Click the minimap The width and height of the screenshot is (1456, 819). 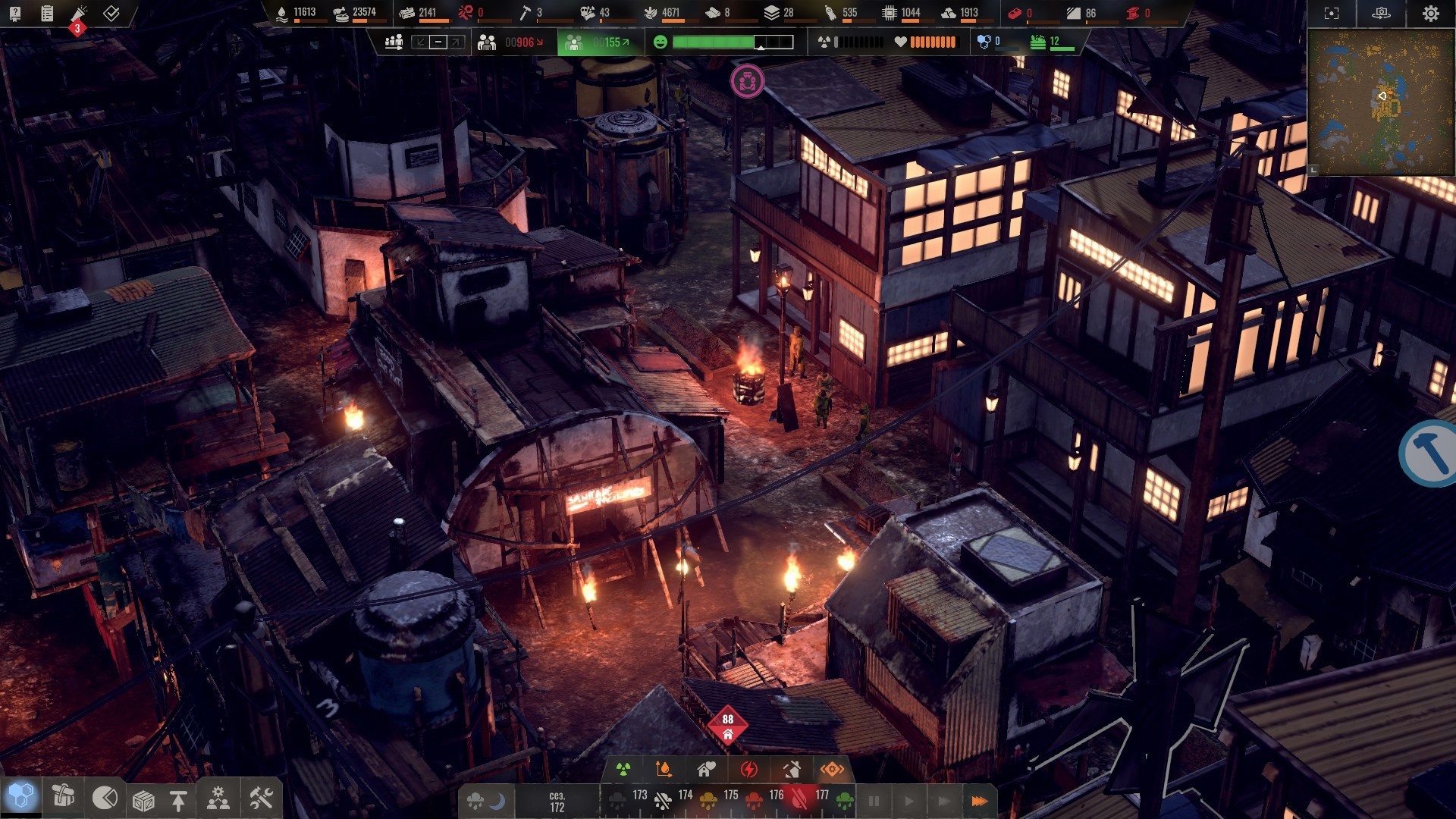click(x=1380, y=102)
